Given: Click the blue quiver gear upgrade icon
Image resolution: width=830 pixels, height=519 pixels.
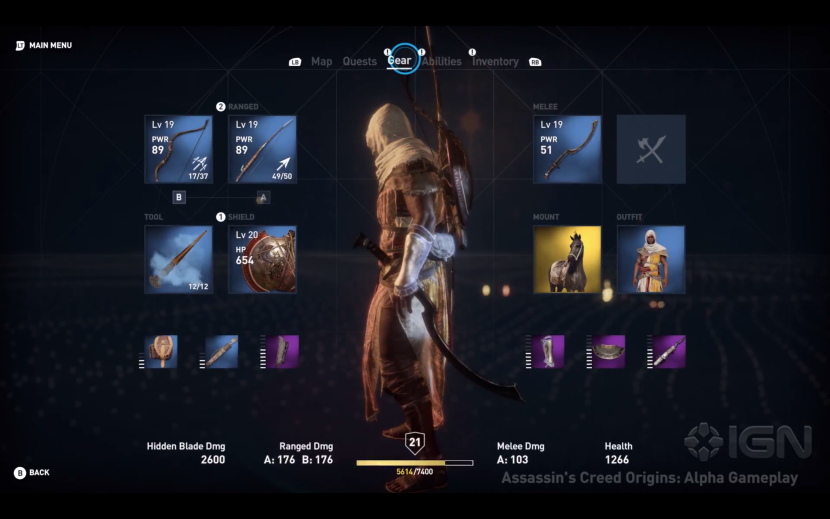Looking at the screenshot, I should tap(162, 351).
